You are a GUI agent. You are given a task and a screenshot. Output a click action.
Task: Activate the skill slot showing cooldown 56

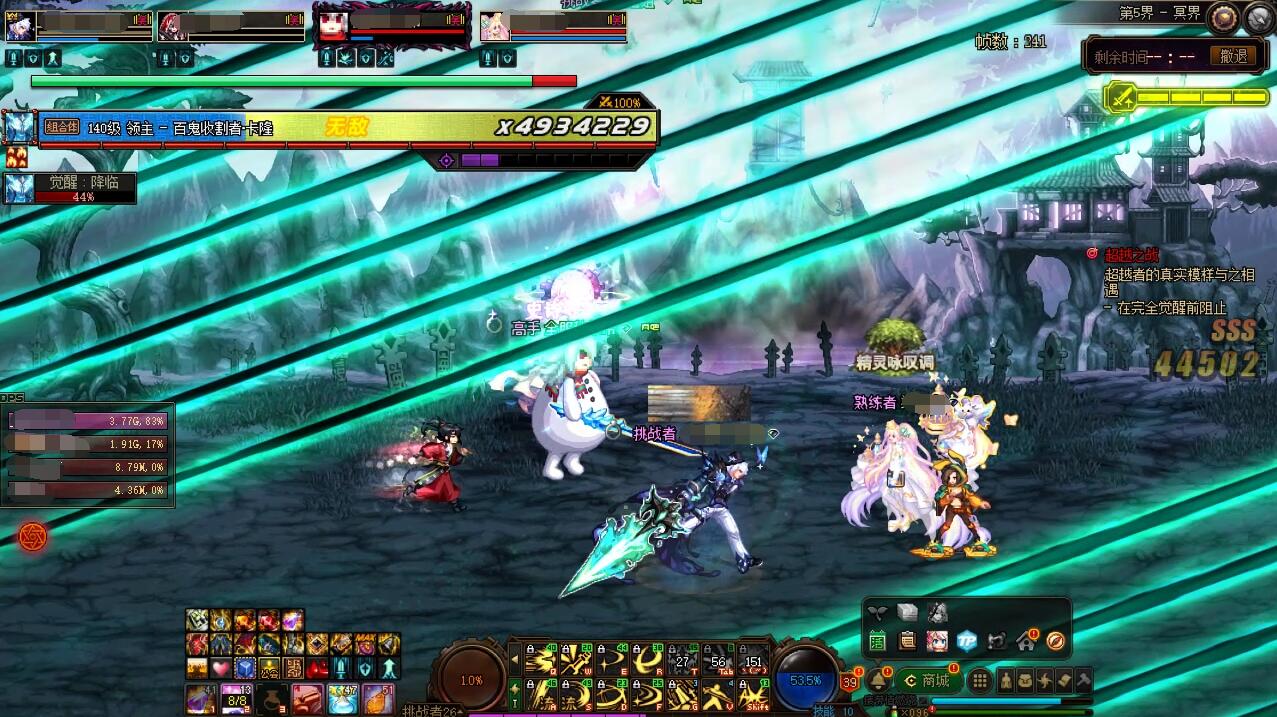click(717, 659)
